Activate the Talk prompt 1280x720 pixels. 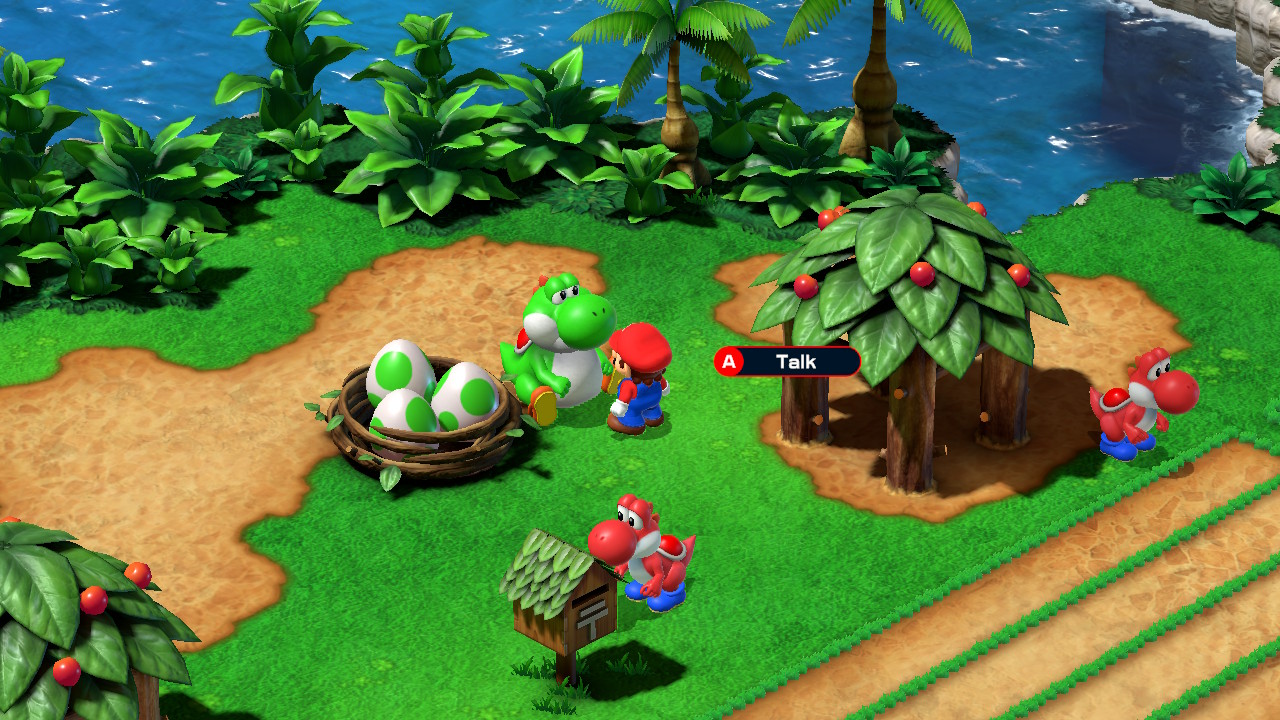(x=728, y=361)
